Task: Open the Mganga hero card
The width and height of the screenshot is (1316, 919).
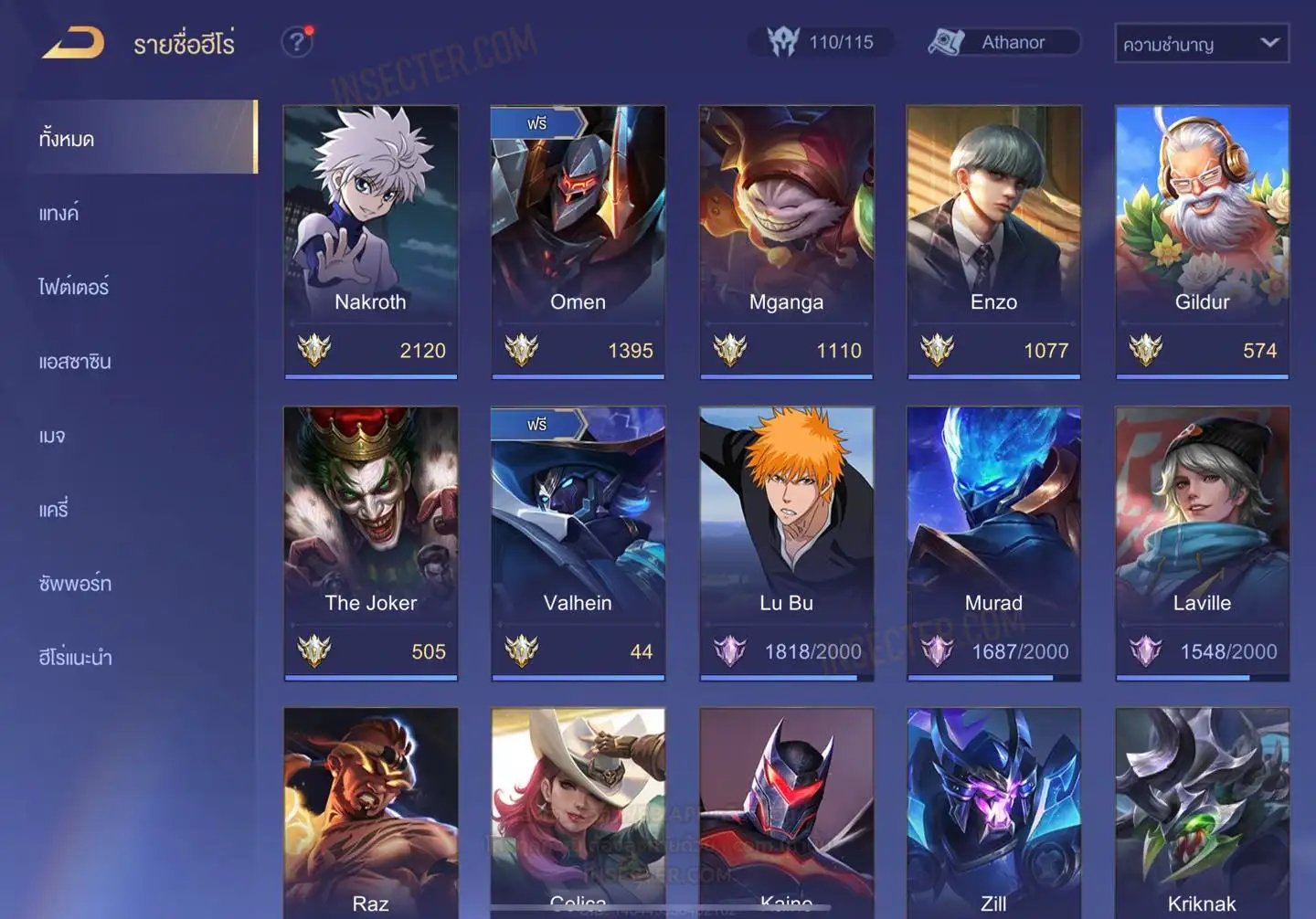Action: [x=786, y=241]
